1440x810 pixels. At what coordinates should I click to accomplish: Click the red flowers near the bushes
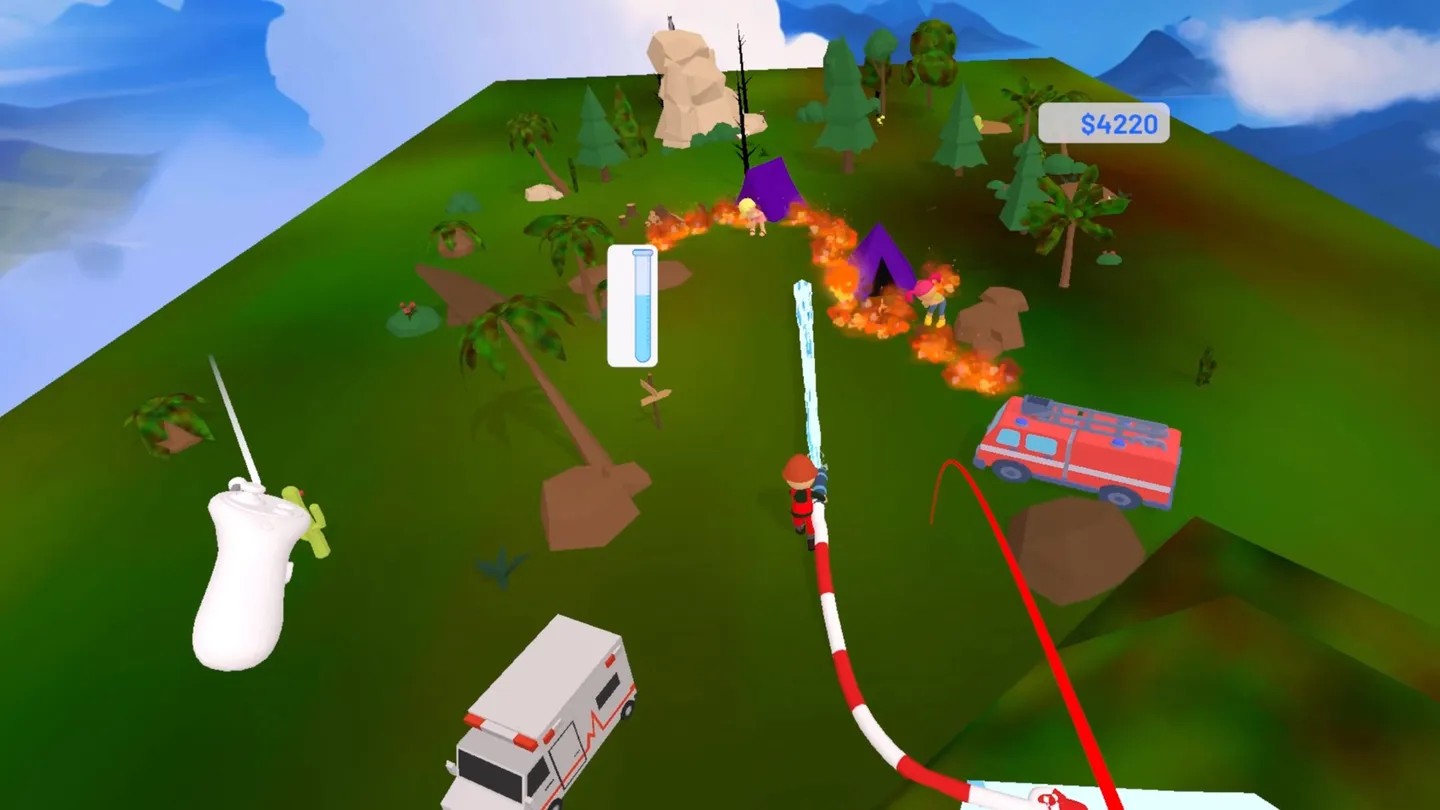click(408, 310)
